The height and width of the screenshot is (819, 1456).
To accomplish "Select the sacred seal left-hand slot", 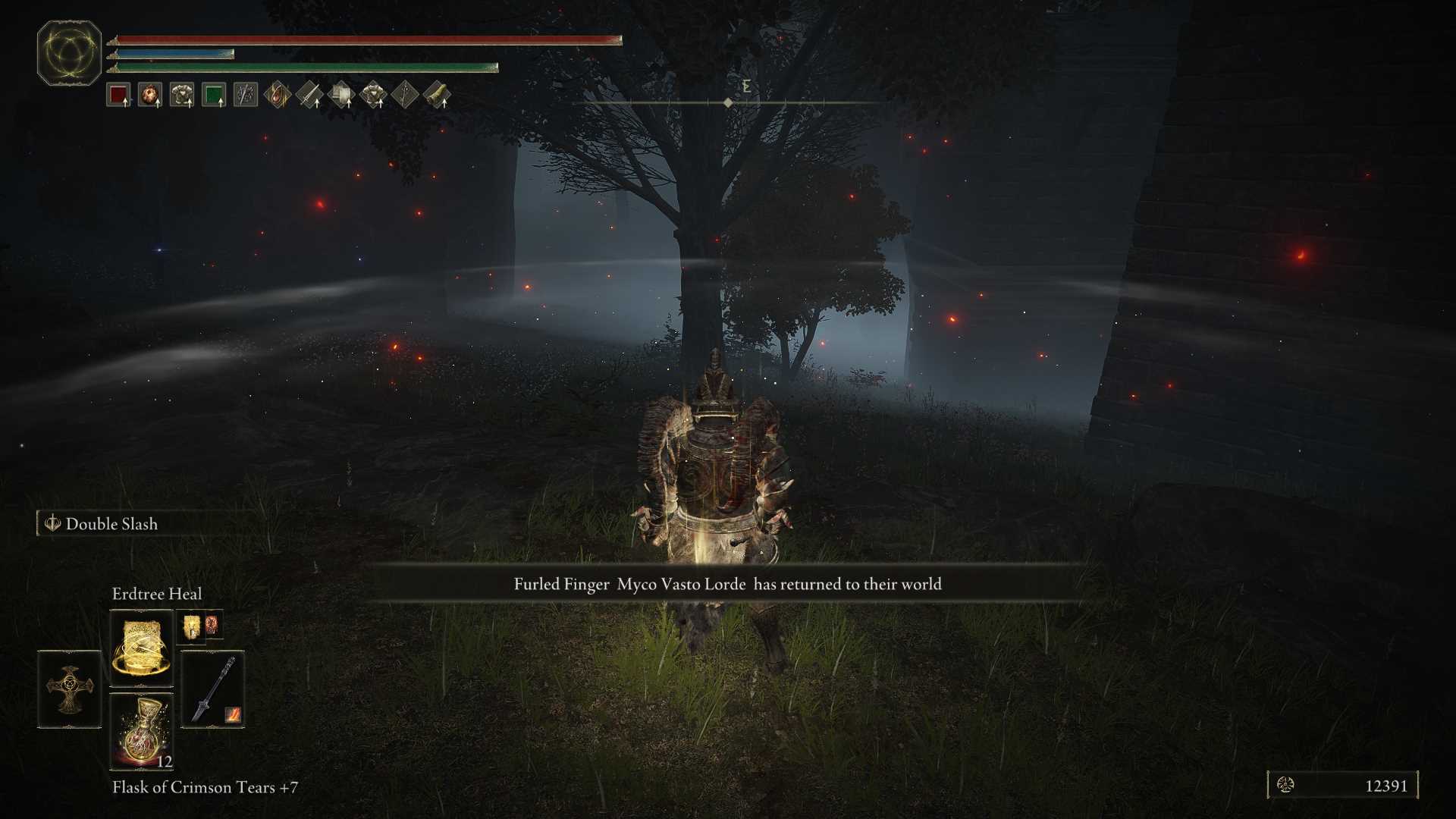I will pyautogui.click(x=69, y=689).
